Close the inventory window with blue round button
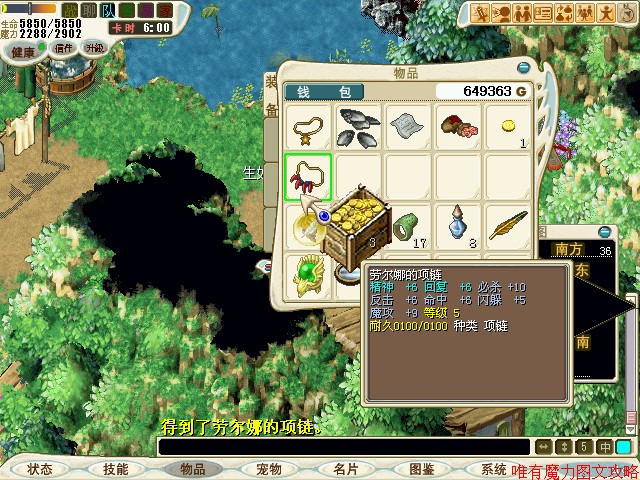 pos(523,68)
